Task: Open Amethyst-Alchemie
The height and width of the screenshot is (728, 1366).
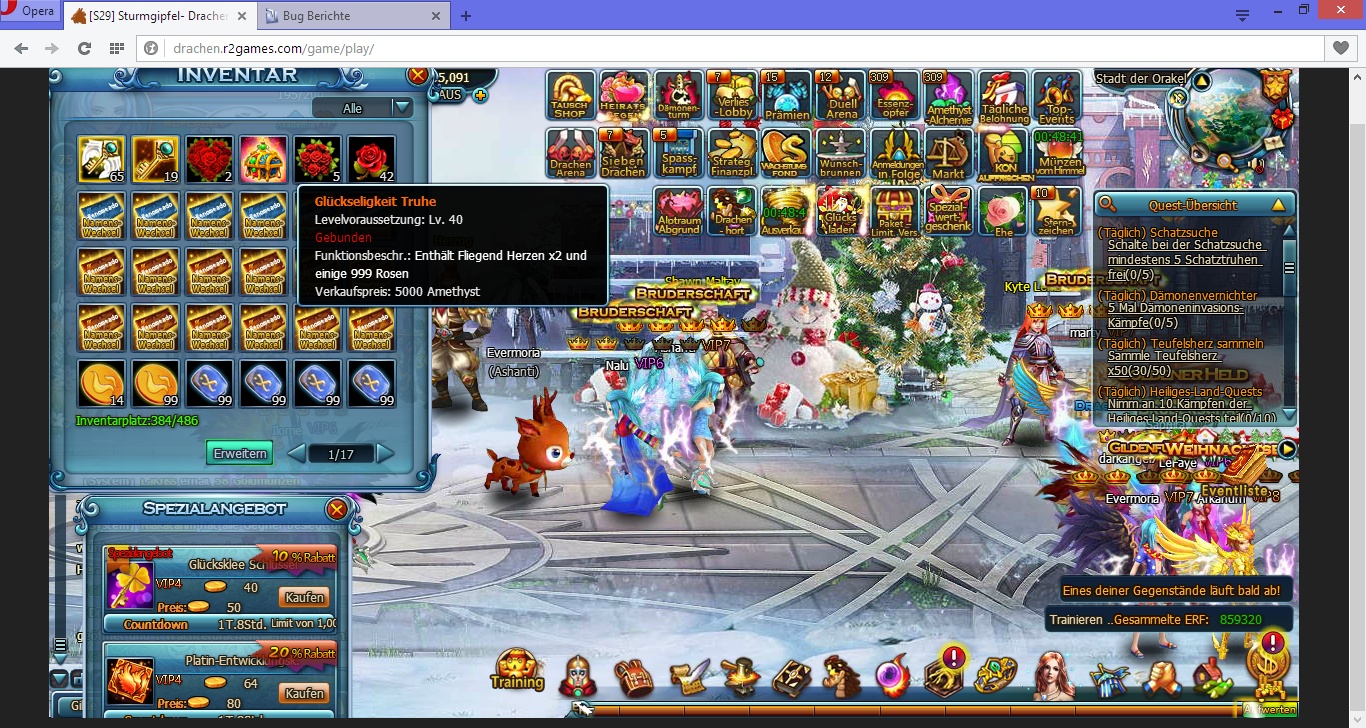Action: (949, 97)
